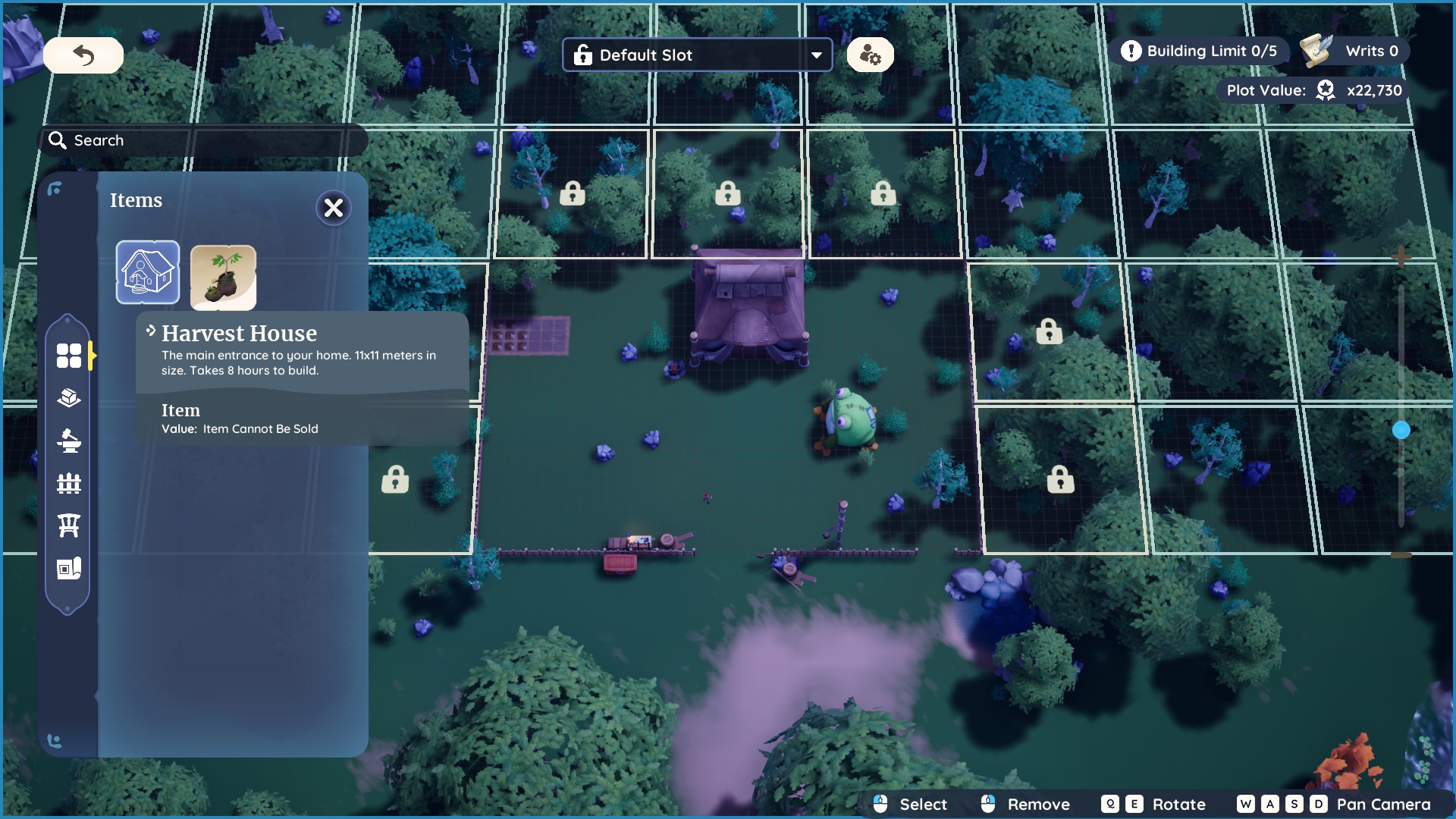This screenshot has width=1456, height=819.
Task: Open the building blocks category in sidebar
Action: (68, 397)
